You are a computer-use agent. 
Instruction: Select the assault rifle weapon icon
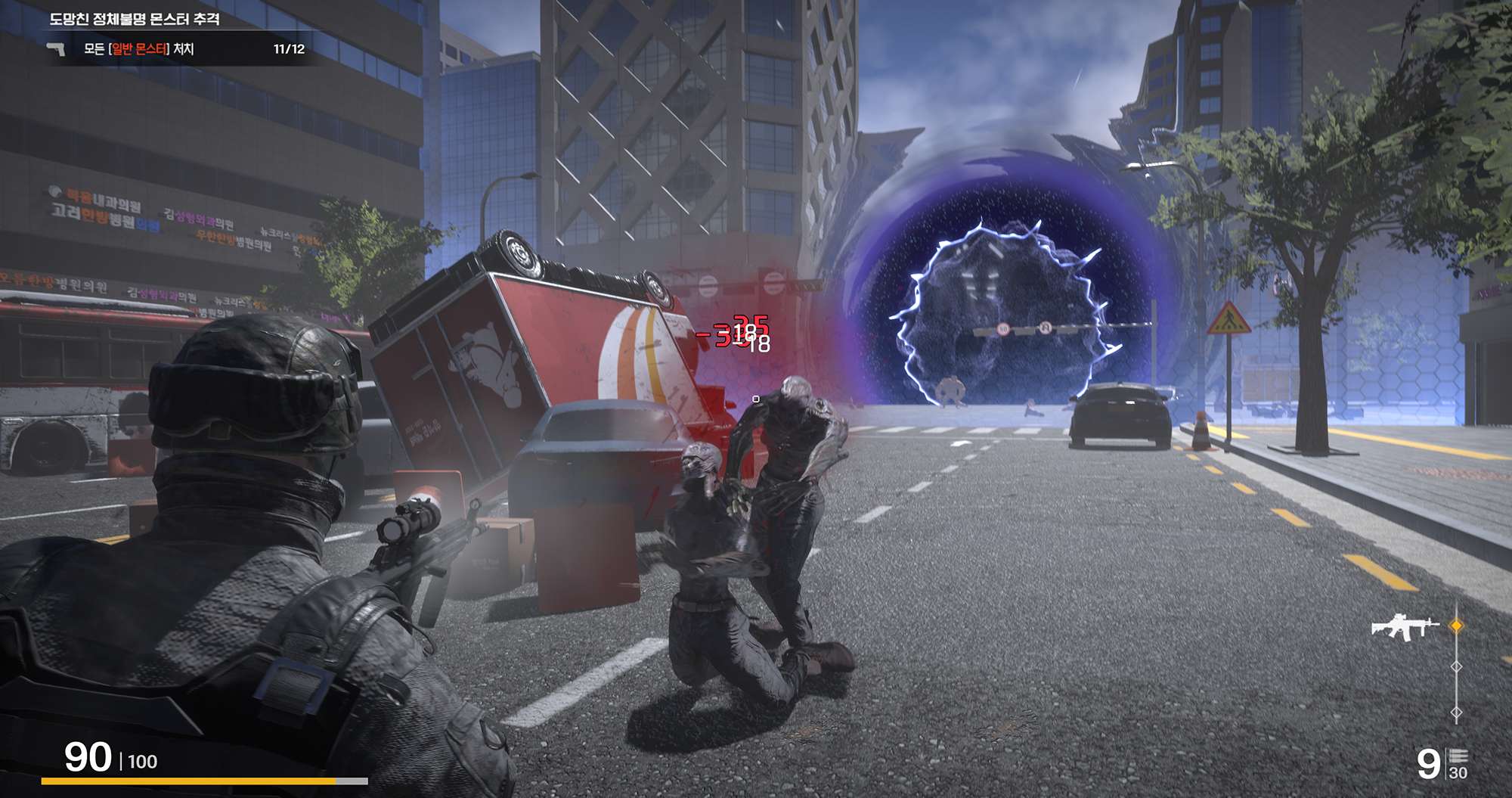point(1404,627)
